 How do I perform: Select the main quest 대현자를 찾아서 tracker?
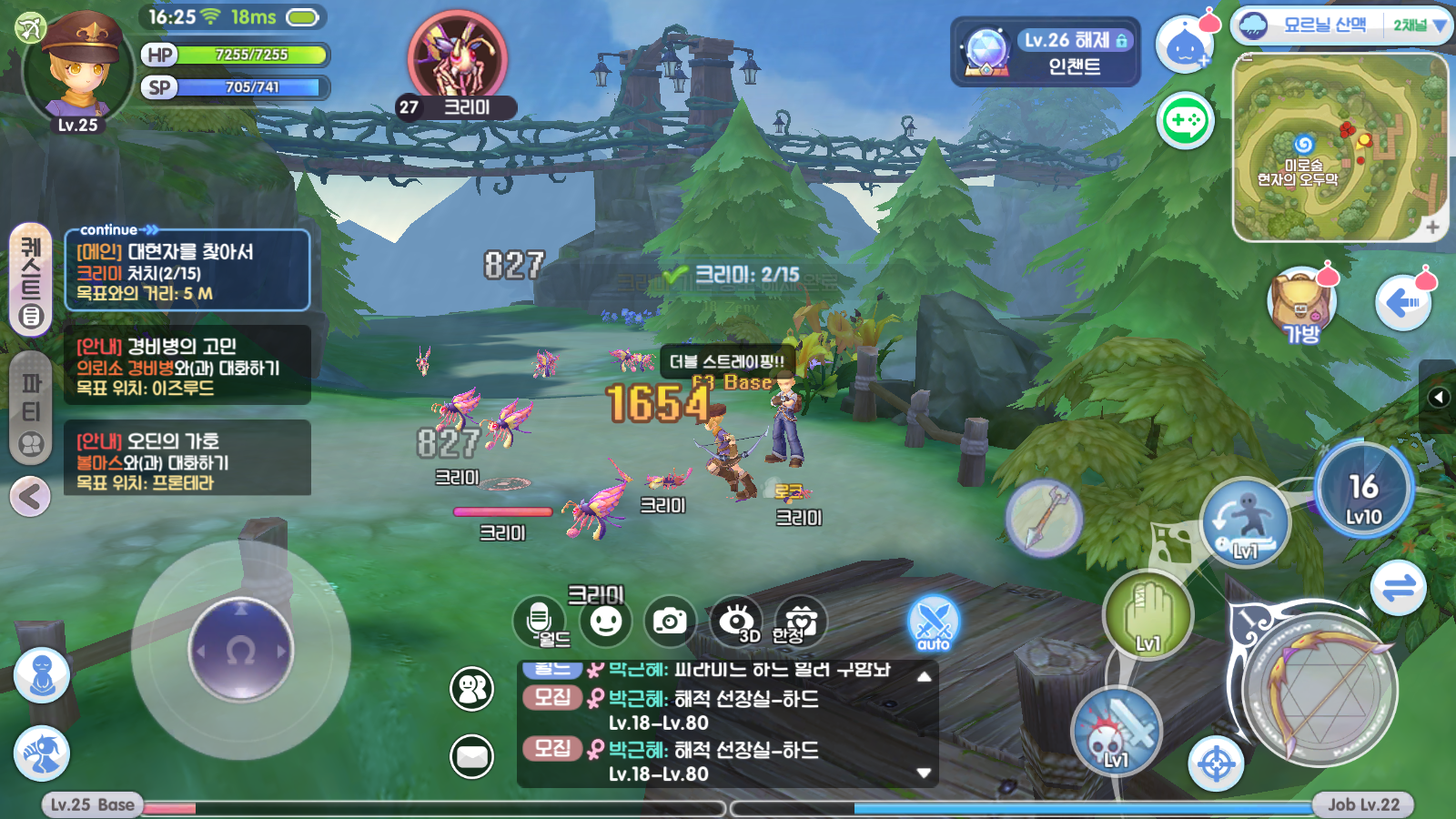point(187,271)
